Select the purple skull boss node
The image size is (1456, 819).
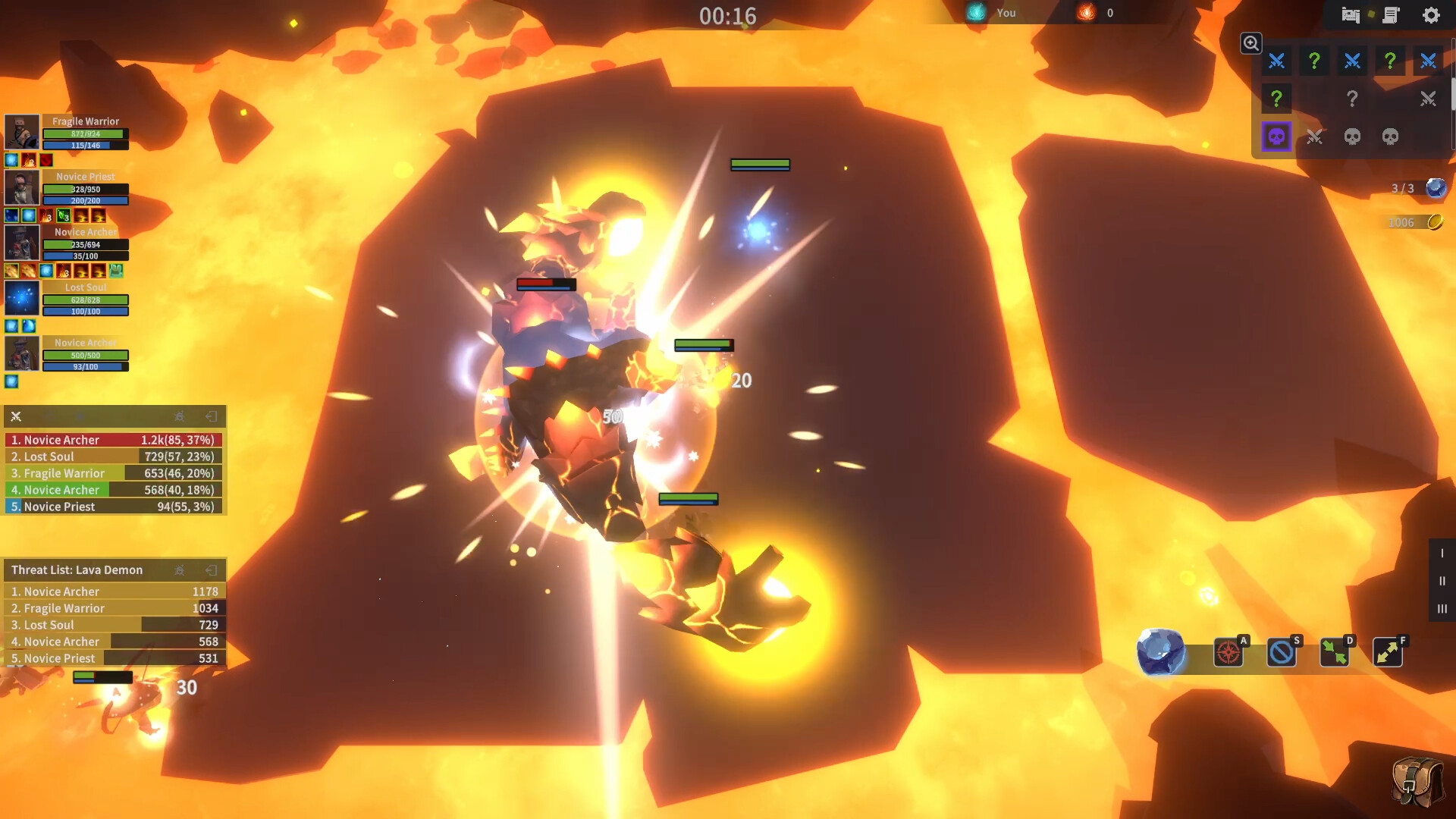pyautogui.click(x=1277, y=136)
